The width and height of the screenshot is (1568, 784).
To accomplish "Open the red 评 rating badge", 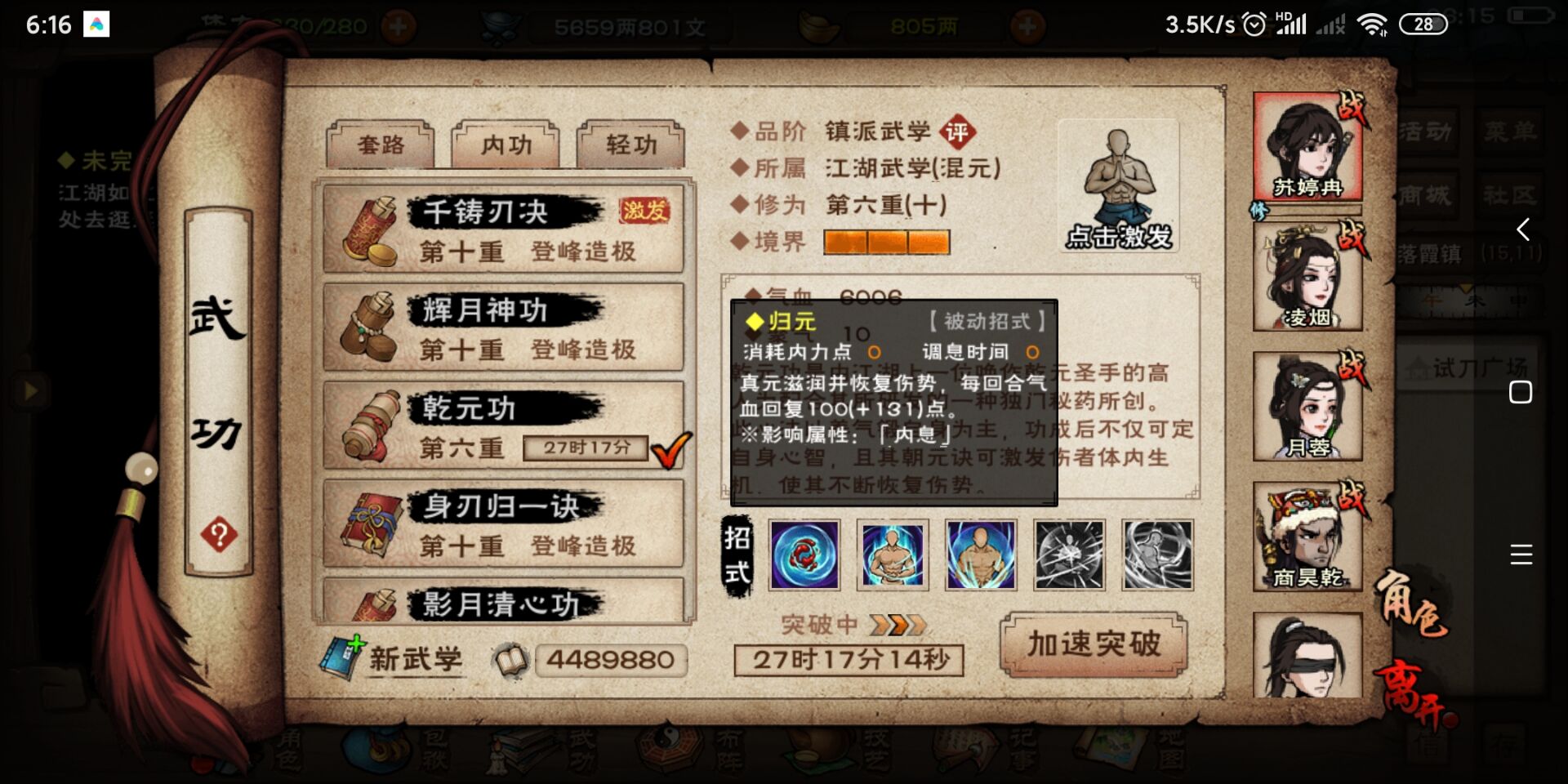I will coord(956,131).
